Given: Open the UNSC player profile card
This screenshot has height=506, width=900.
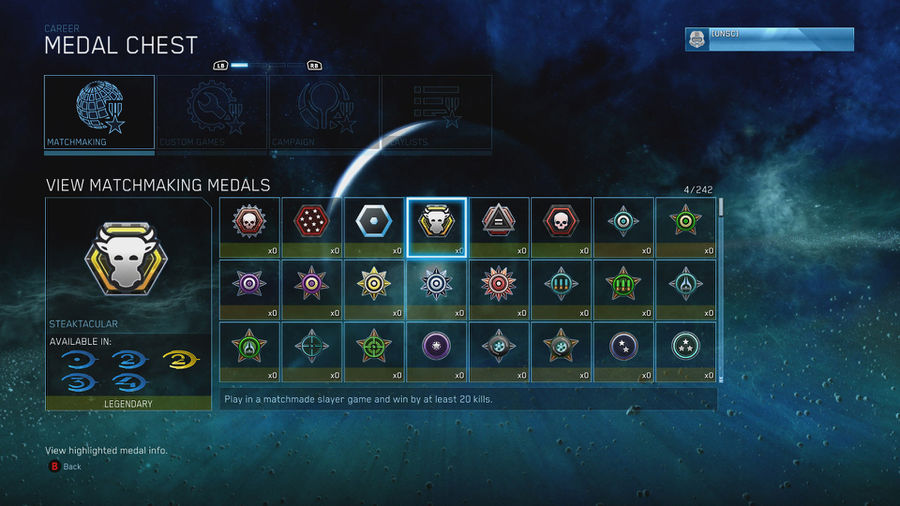Looking at the screenshot, I should 769,39.
